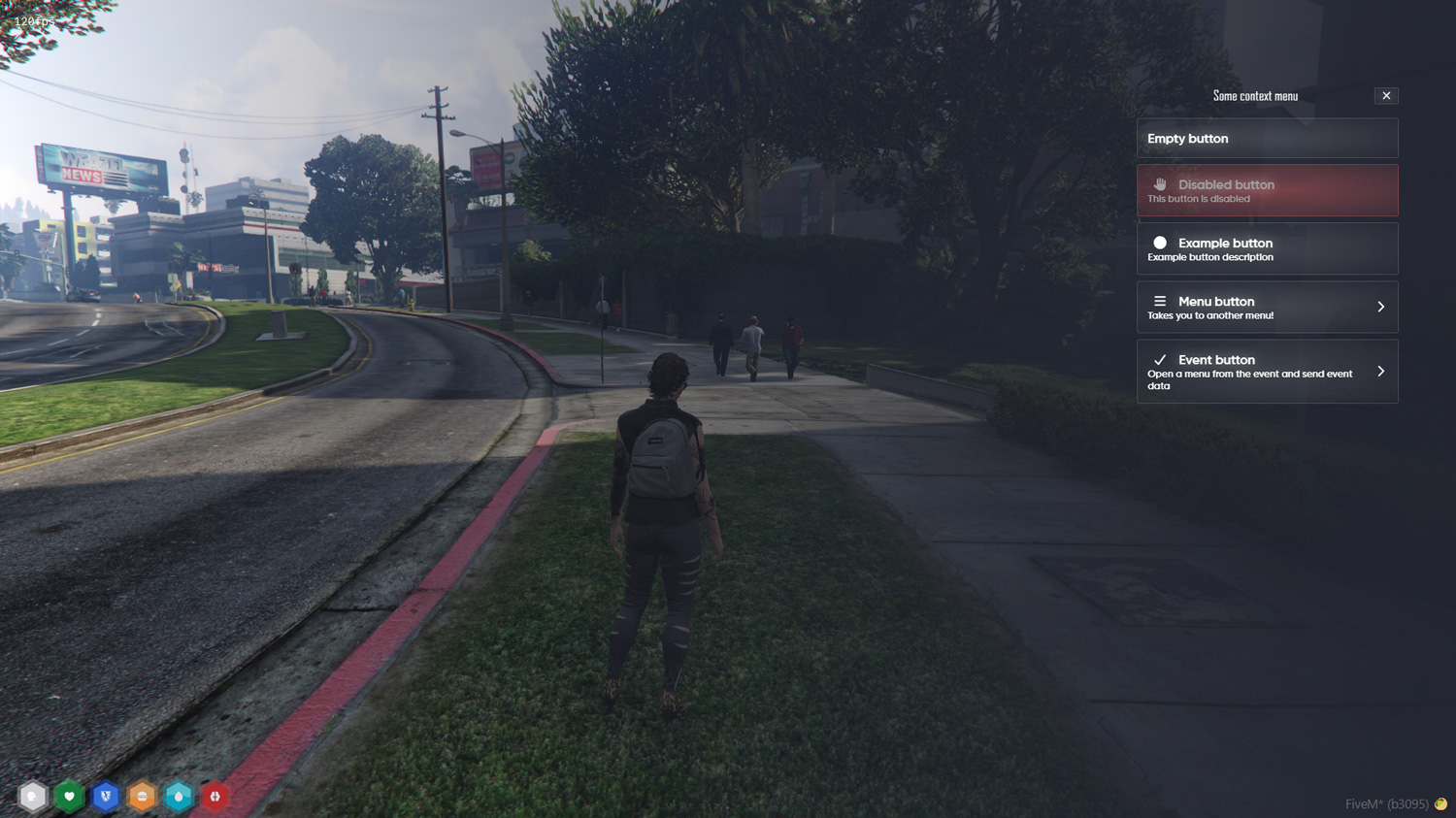
Task: Activate the Event button entry
Action: [x=1267, y=372]
